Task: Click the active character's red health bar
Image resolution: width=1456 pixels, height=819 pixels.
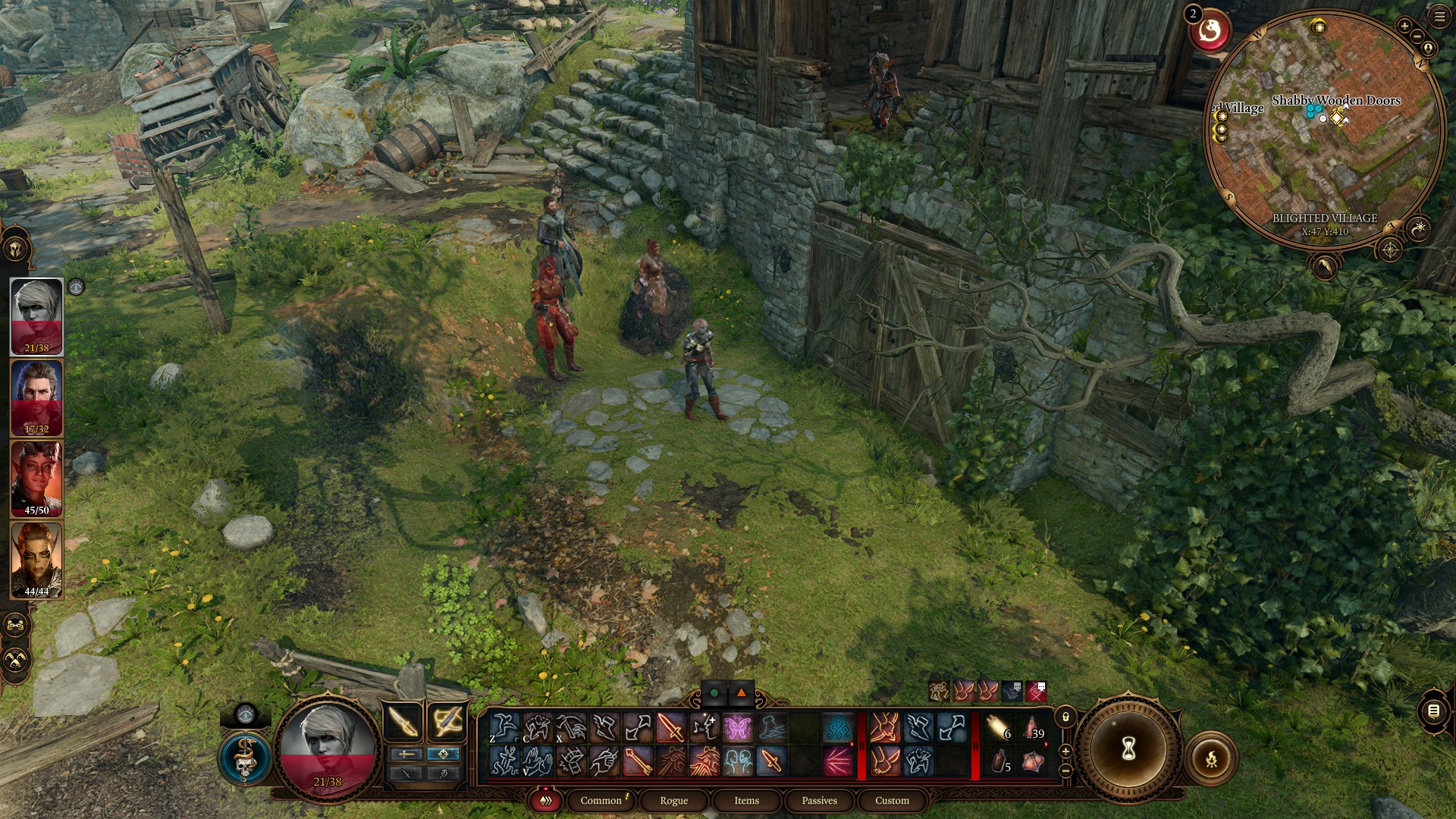Action: [326, 769]
